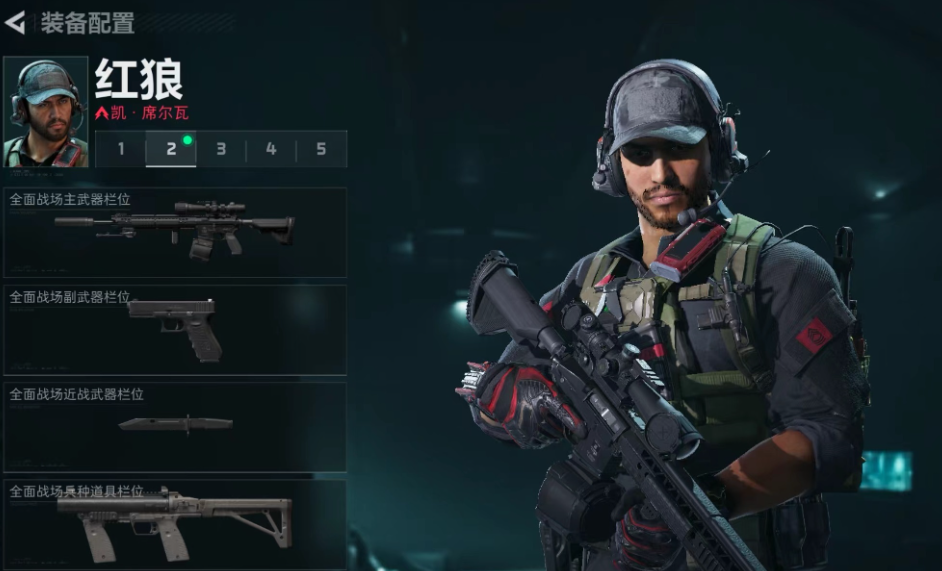Open the 全面战场主武器栏位 rifle slot
Screen dimensions: 942x571
point(175,232)
